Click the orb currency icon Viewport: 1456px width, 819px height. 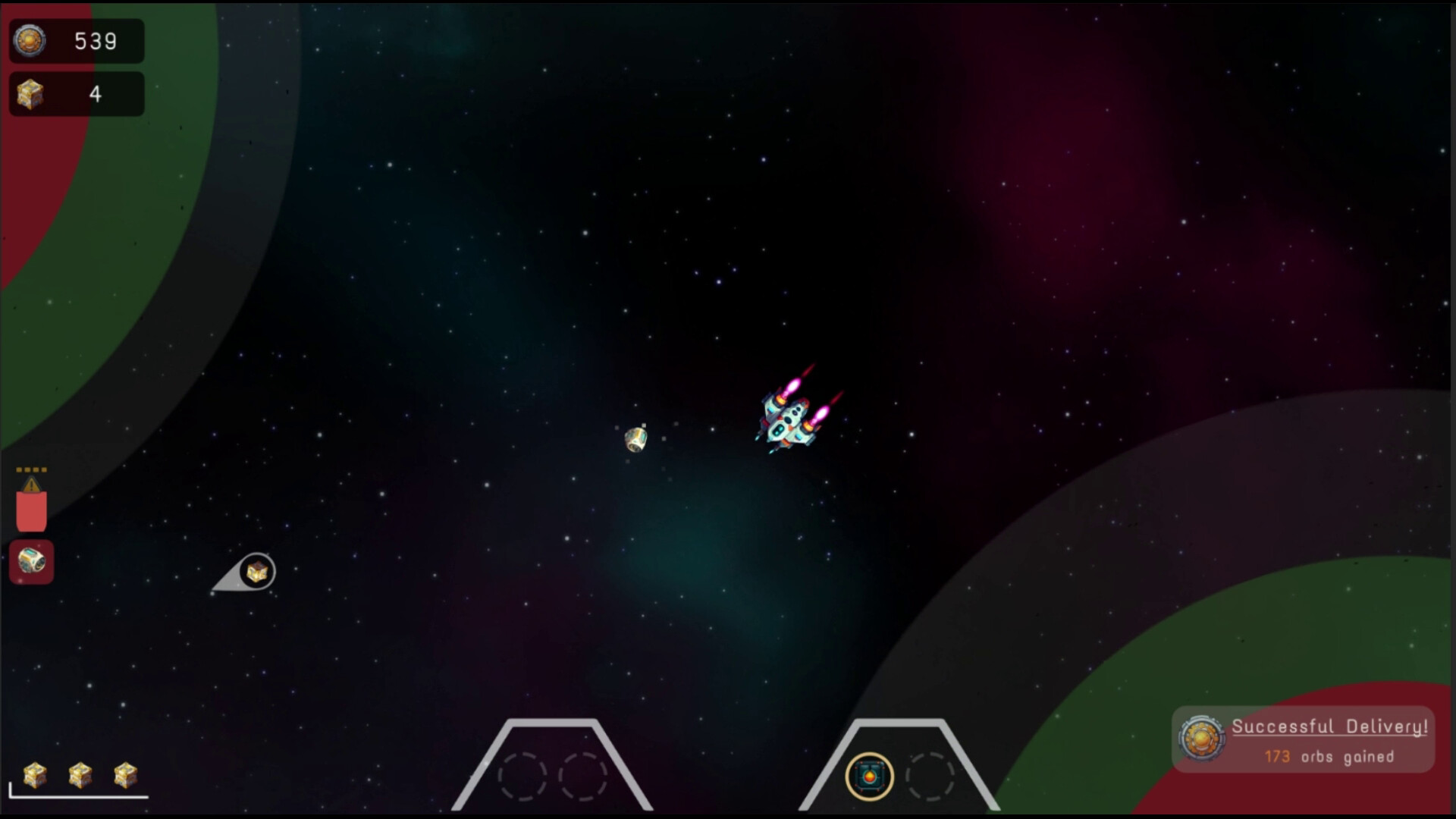(x=30, y=41)
